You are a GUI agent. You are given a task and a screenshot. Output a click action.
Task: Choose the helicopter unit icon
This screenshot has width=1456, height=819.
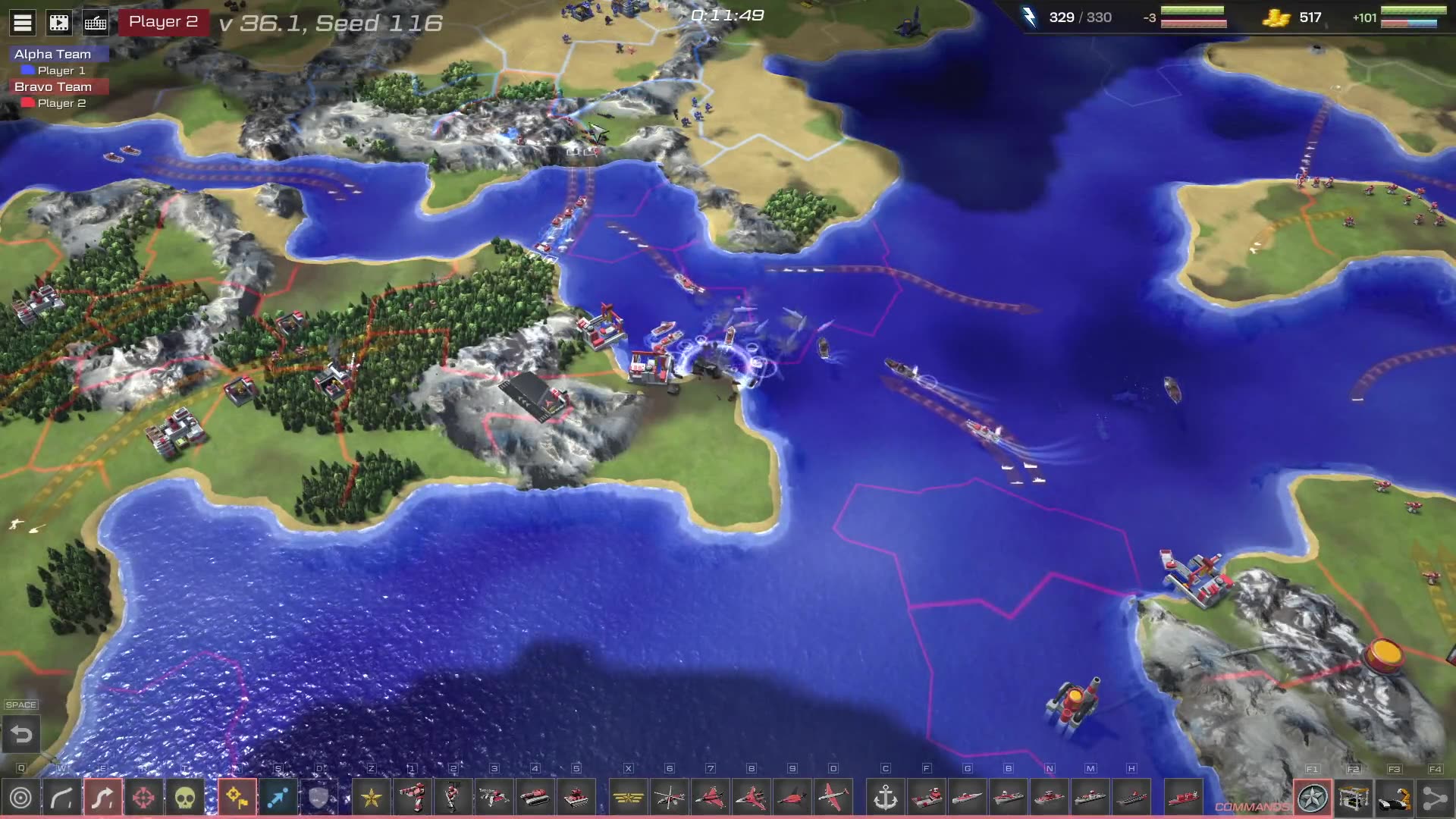point(670,798)
